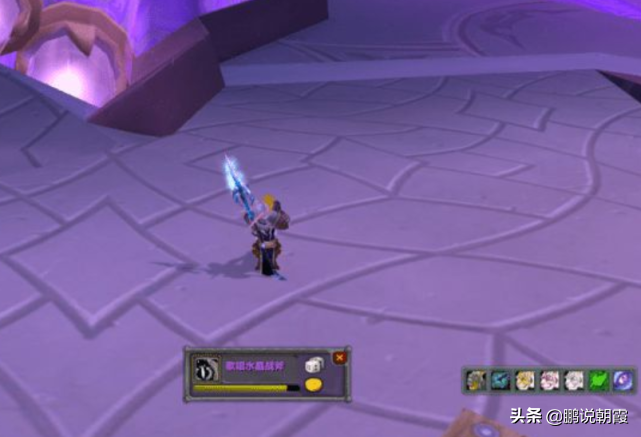
Task: Activate the green leaf ability icon
Action: pos(599,380)
